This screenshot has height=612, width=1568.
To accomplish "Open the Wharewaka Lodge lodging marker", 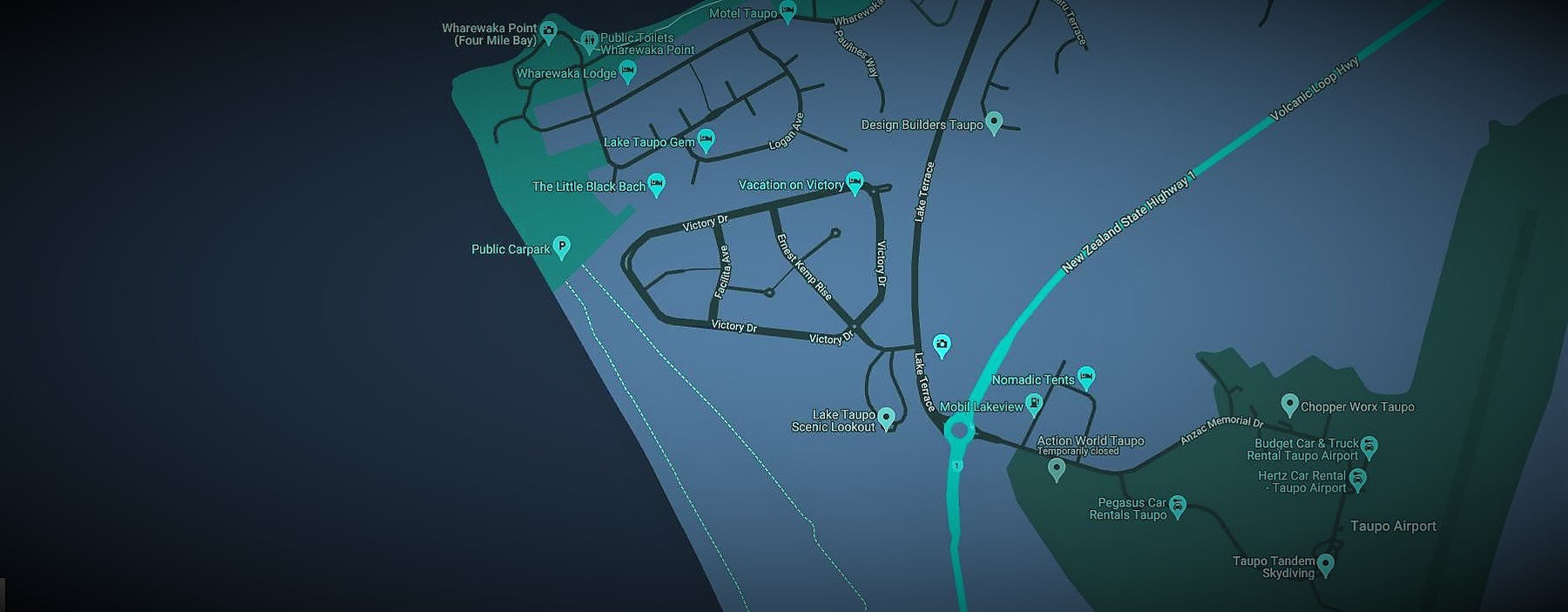I will point(627,71).
